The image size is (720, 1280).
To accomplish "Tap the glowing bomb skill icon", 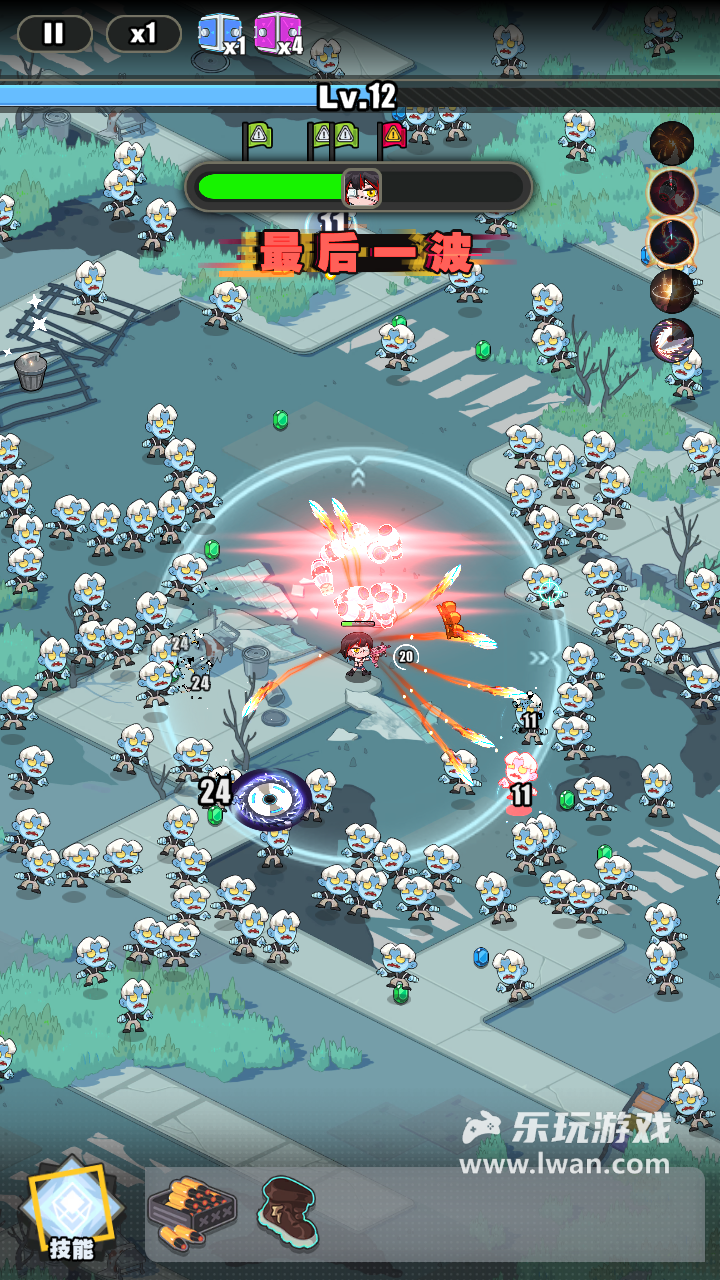I will (x=672, y=191).
